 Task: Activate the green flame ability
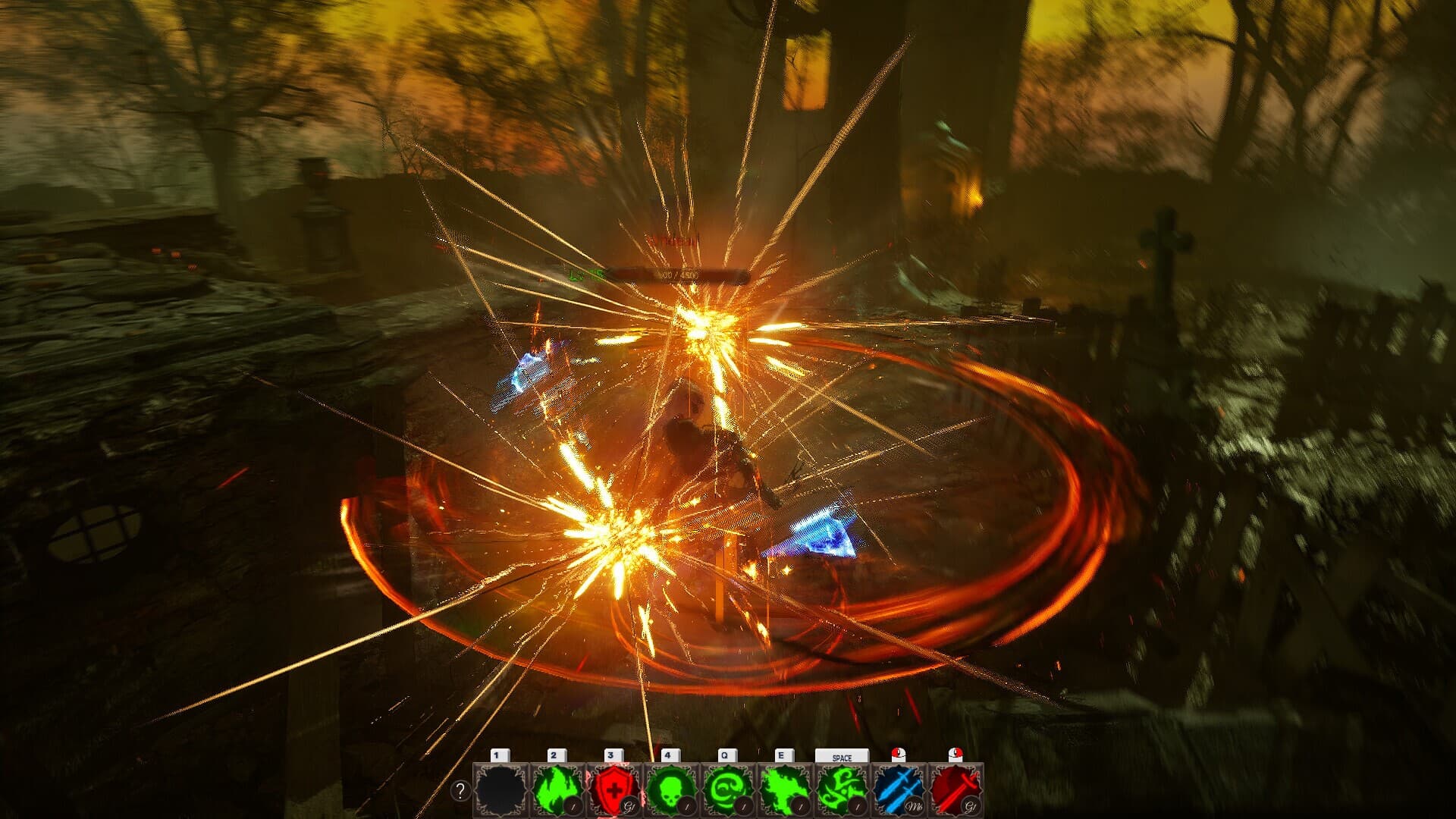coord(557,789)
